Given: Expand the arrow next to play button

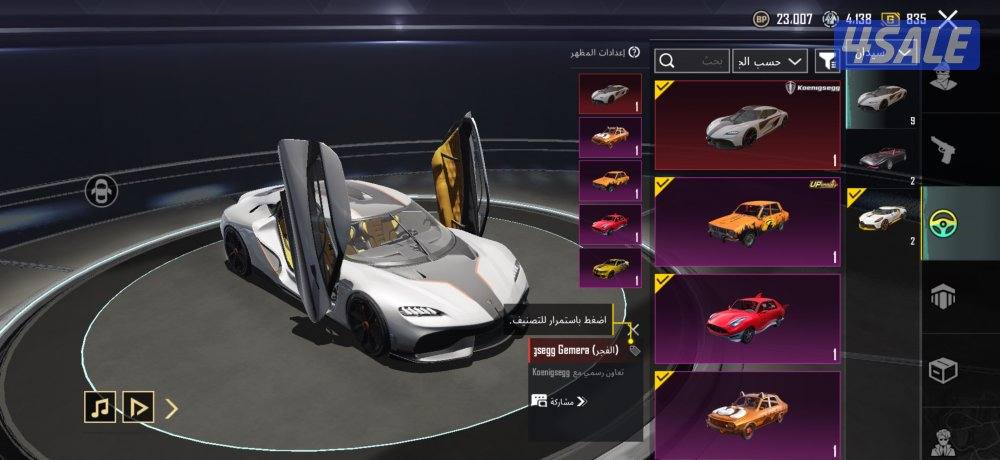Looking at the screenshot, I should point(171,407).
